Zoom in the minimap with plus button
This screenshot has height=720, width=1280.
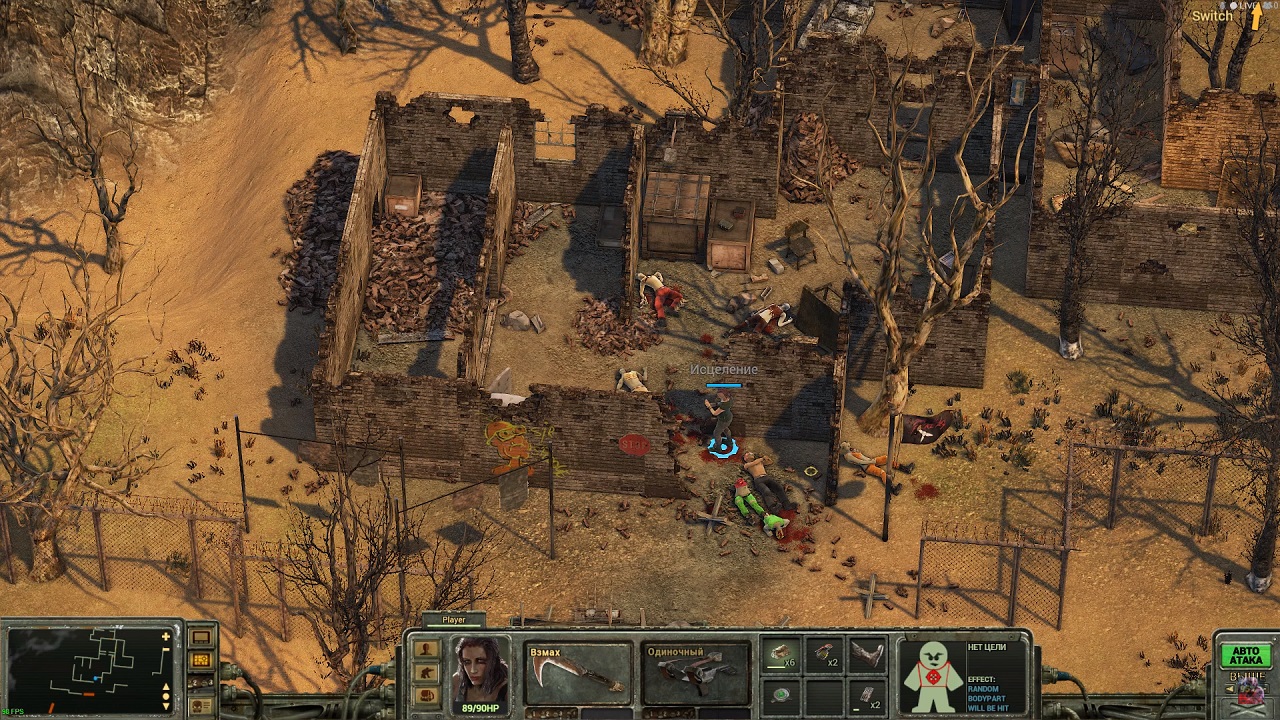point(166,637)
